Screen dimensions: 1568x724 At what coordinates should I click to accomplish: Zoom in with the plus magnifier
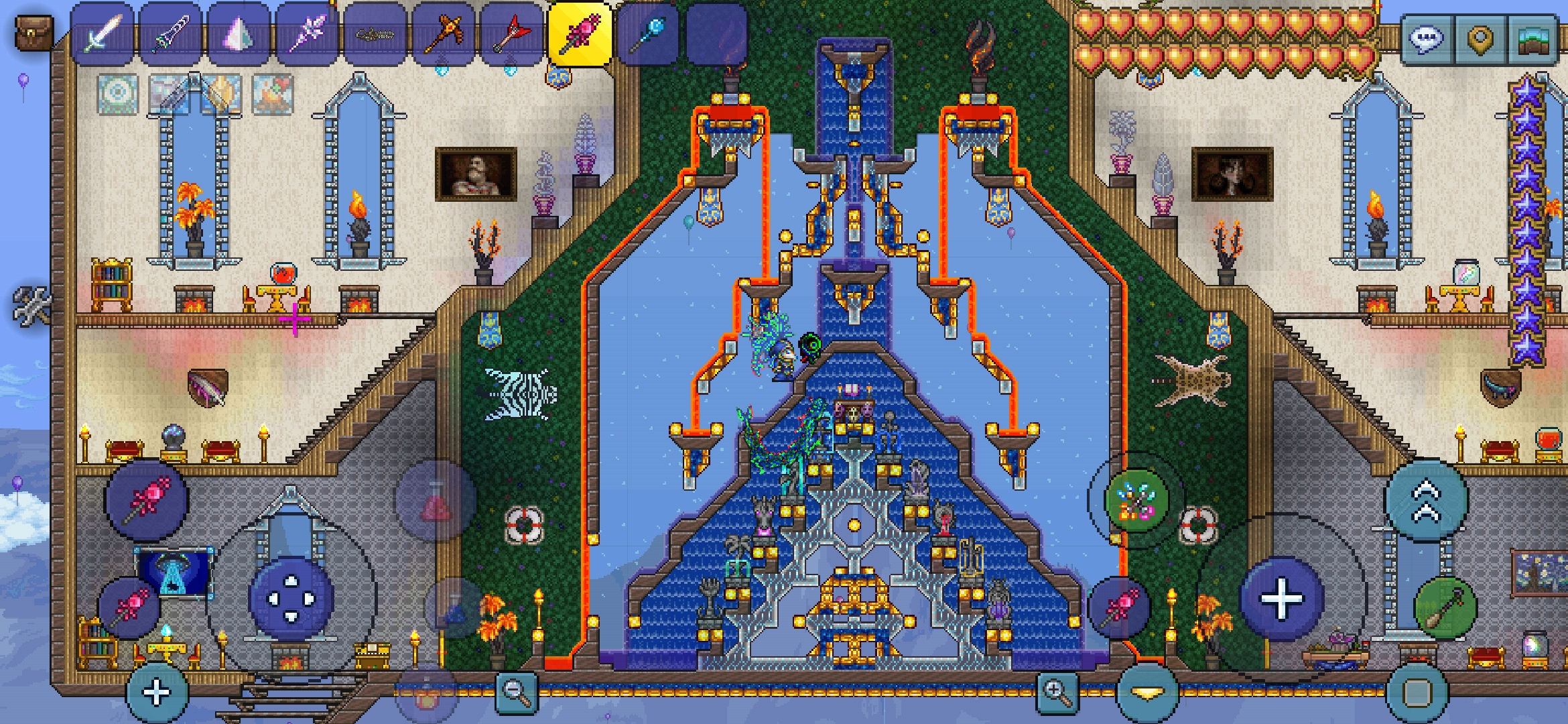click(x=1057, y=690)
